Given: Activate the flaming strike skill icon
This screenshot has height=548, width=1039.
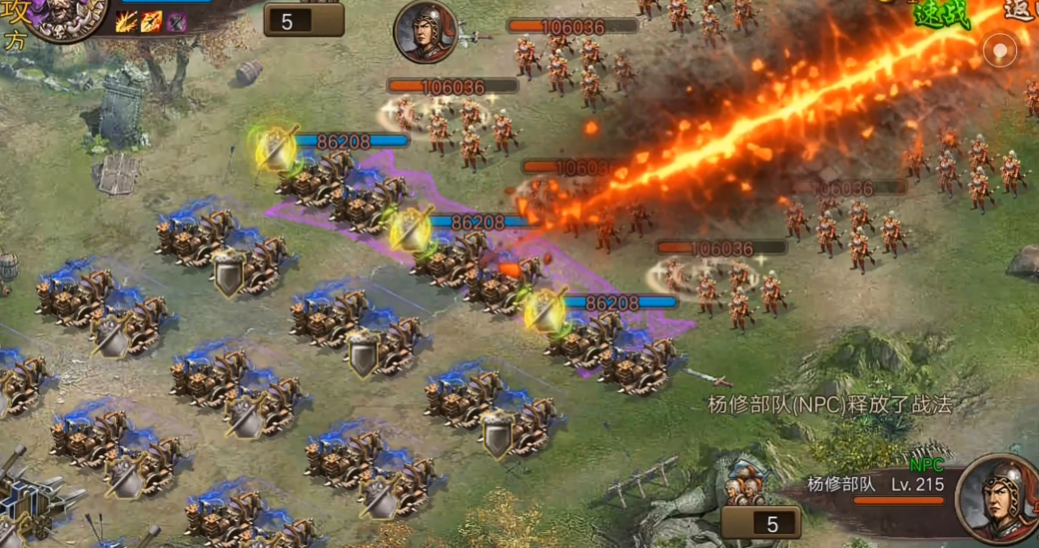Looking at the screenshot, I should click(127, 21).
